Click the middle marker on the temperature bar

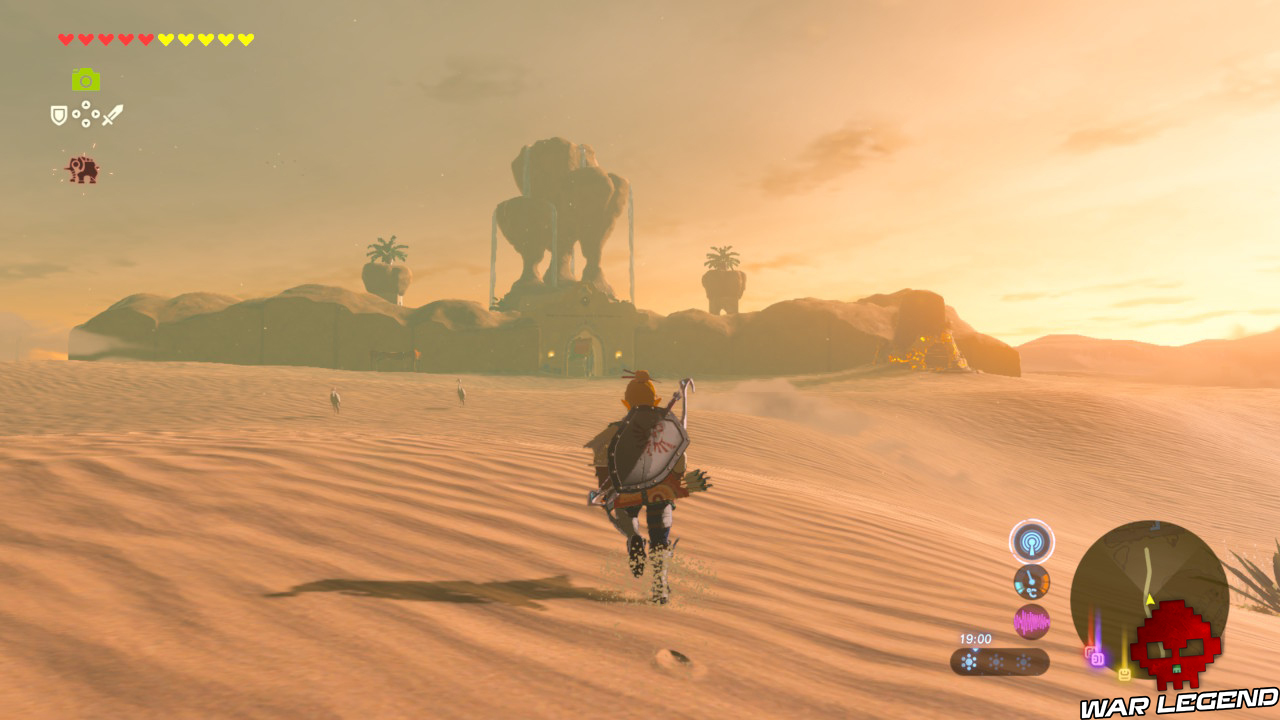pos(996,661)
